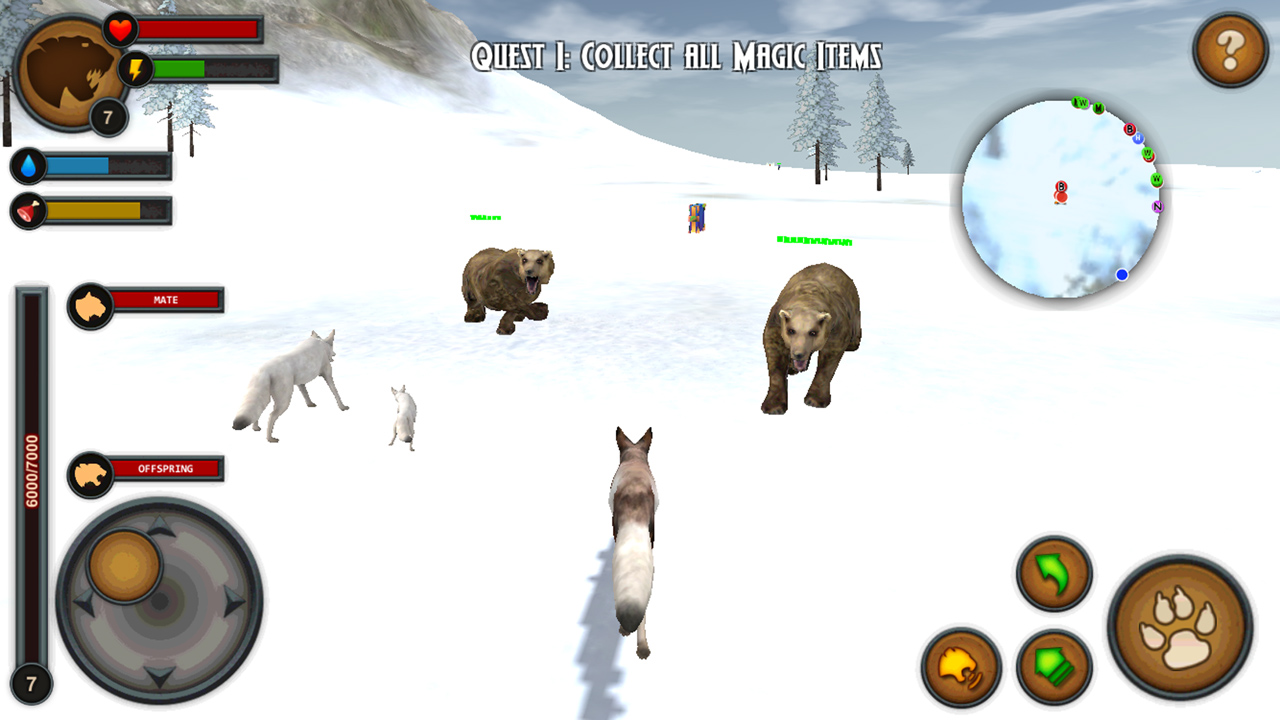Click the paw icon beside MATE

tap(88, 300)
